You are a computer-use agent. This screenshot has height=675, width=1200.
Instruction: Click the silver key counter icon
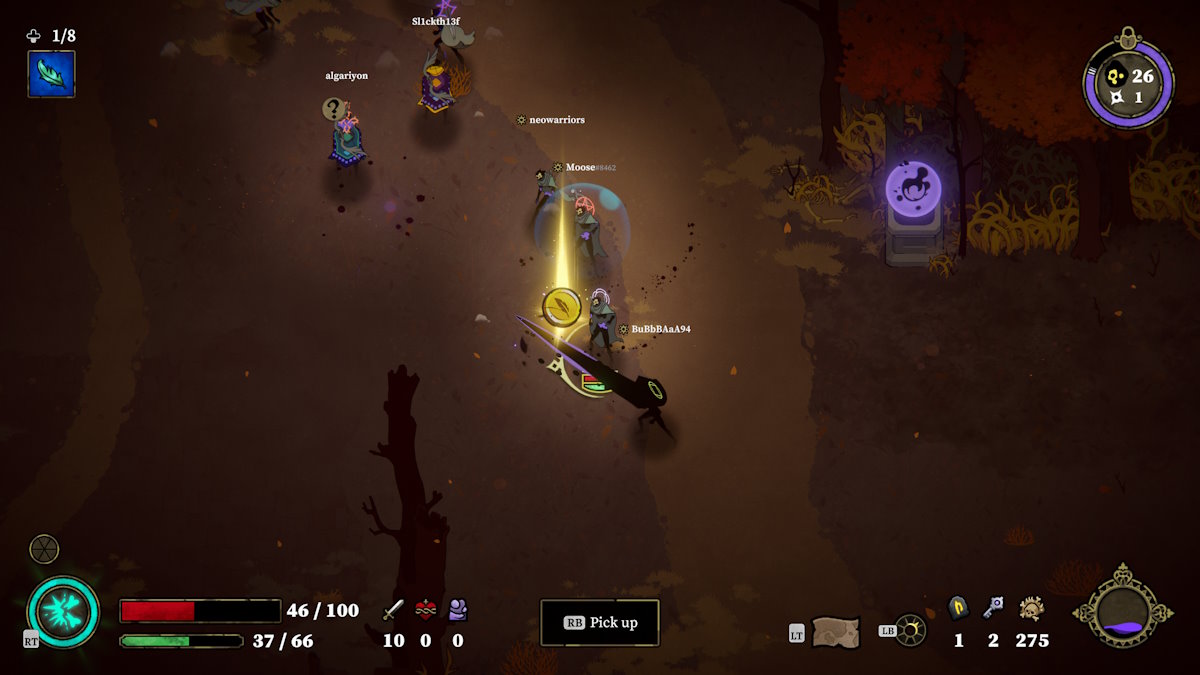point(993,607)
